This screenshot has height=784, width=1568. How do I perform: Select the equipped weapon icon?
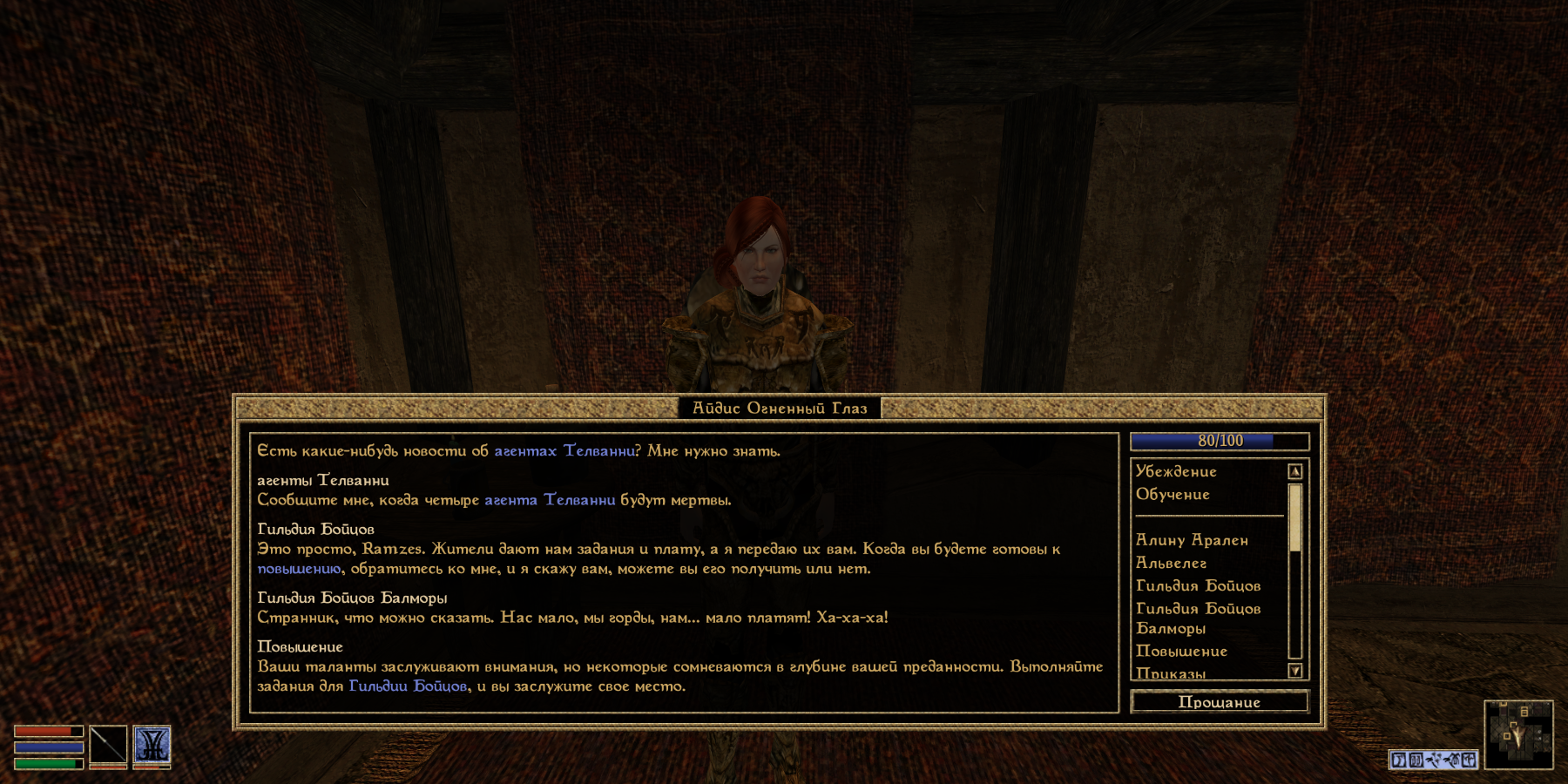click(x=108, y=746)
